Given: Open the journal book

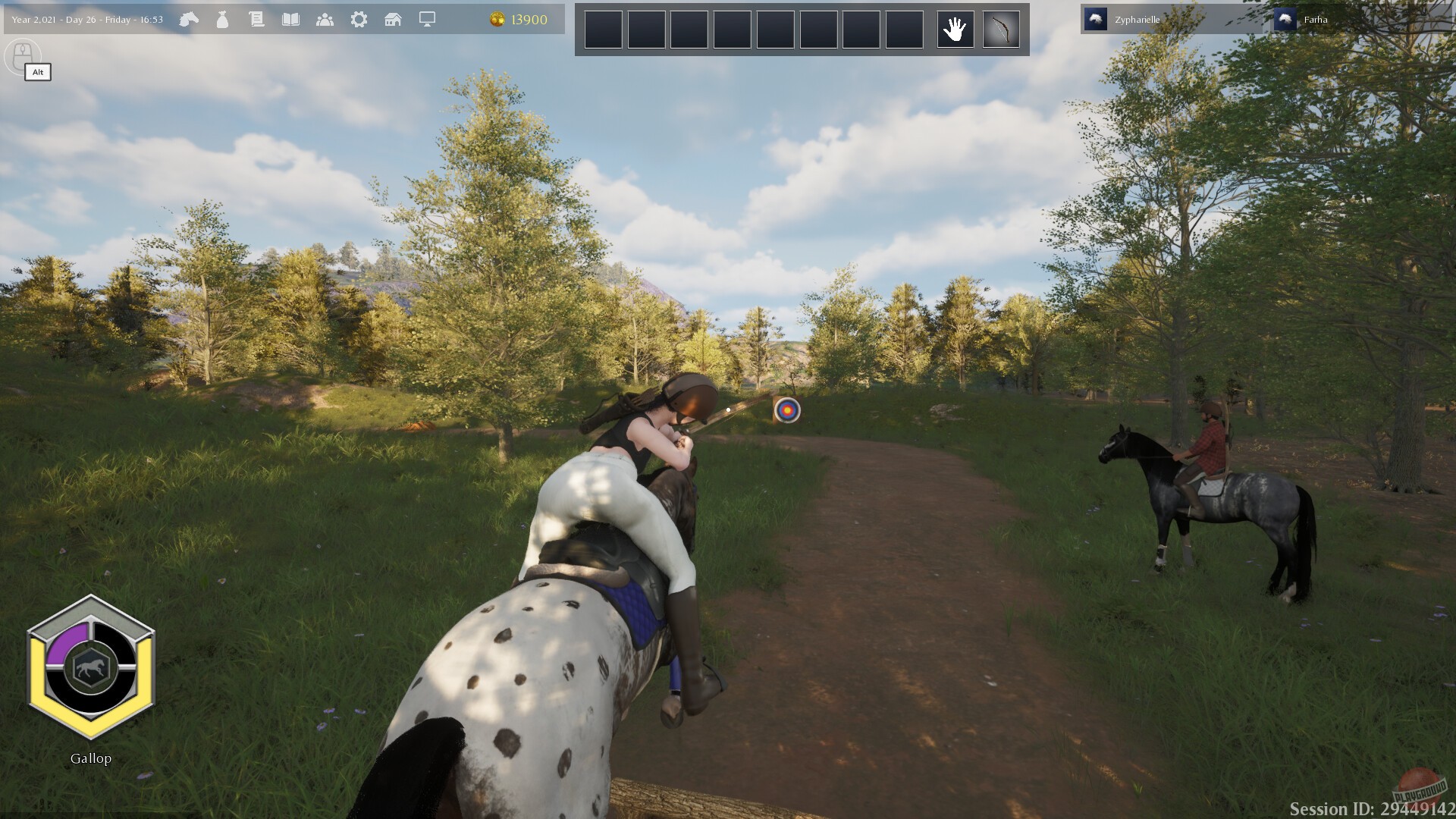Looking at the screenshot, I should [291, 20].
